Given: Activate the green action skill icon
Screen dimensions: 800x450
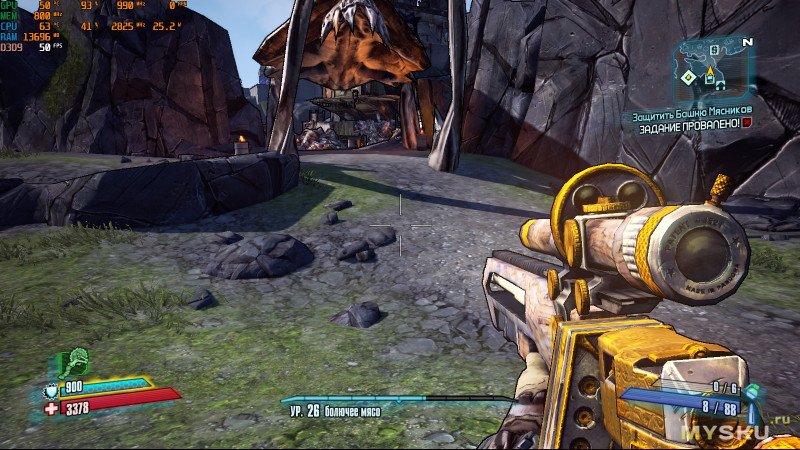Looking at the screenshot, I should [x=76, y=362].
